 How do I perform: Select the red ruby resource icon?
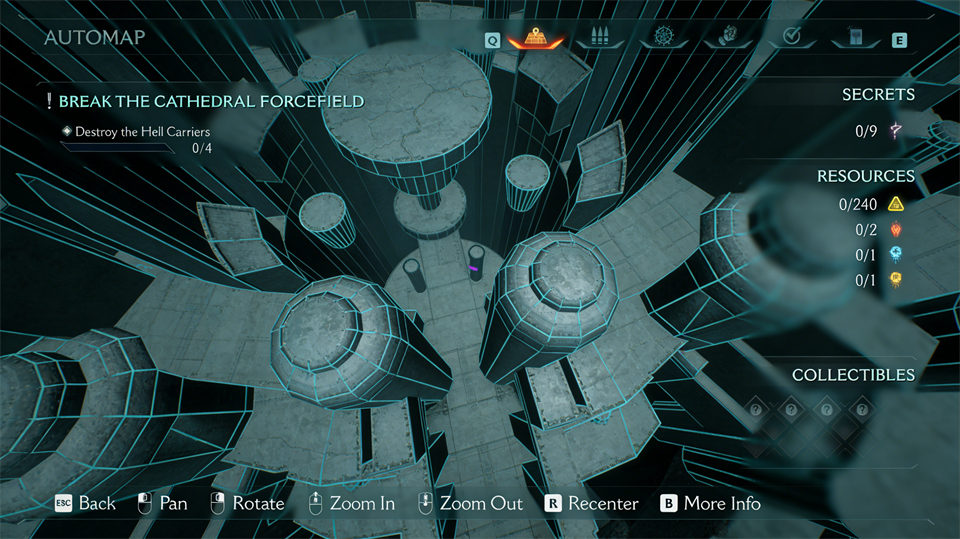click(896, 230)
